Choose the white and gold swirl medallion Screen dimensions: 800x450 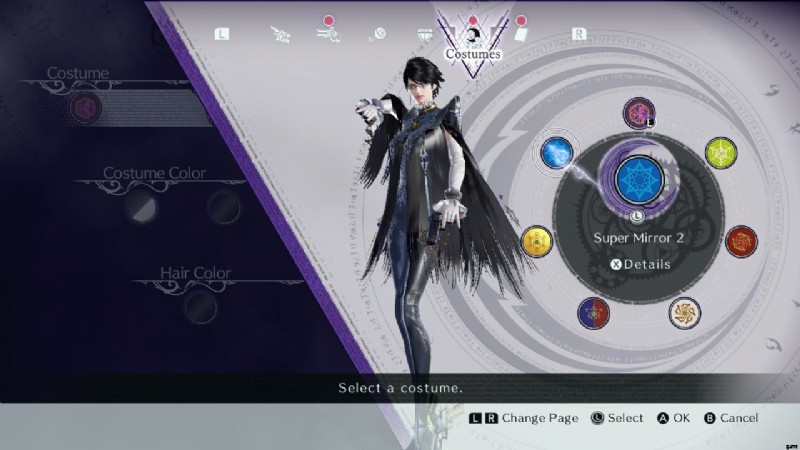tap(684, 312)
